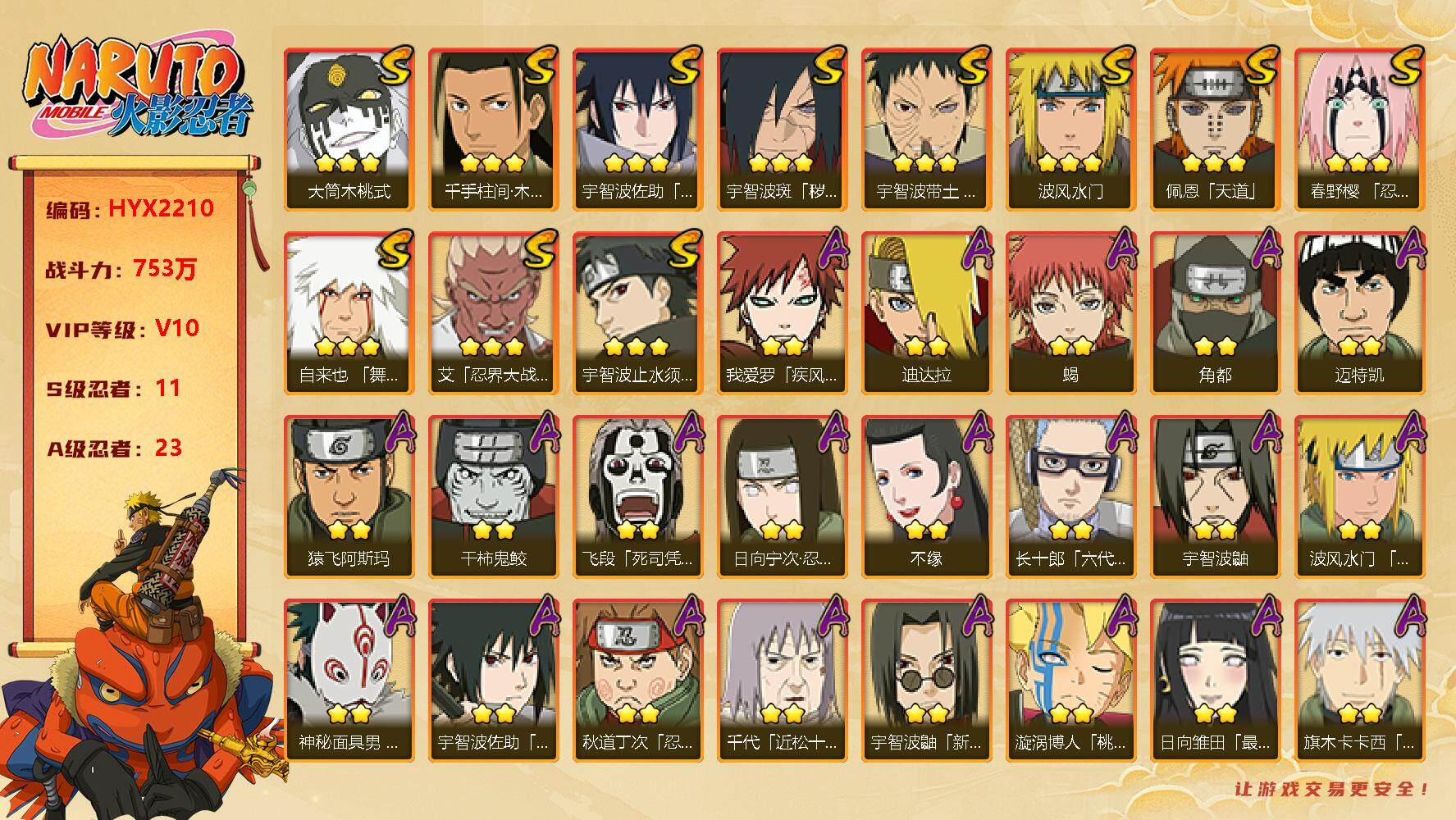This screenshot has height=820, width=1456.
Task: Select the 蝎 ninja card
Action: click(x=1070, y=312)
